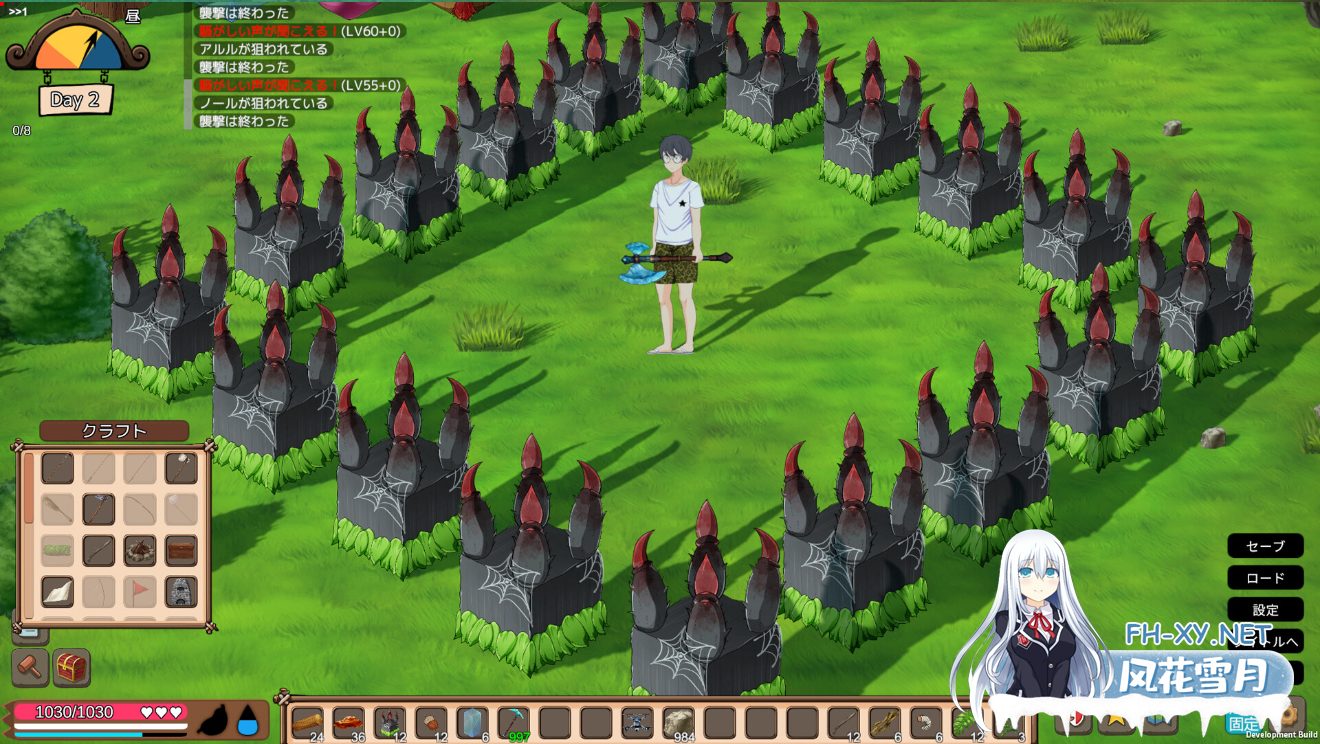The width and height of the screenshot is (1320, 744).
Task: Switch to the クラフト panel tab
Action: click(112, 431)
